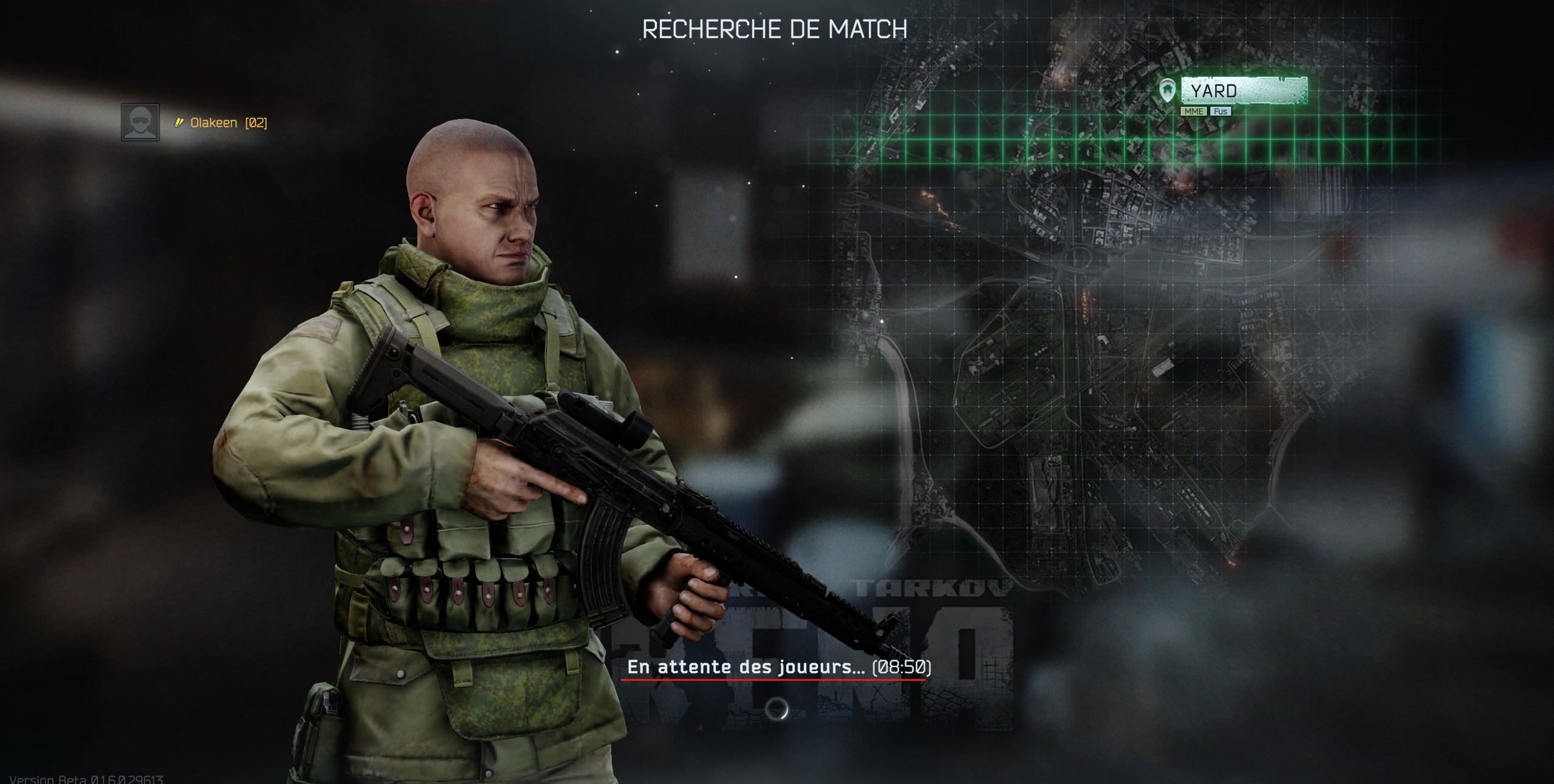Screen dimensions: 1554x784
Task: Click the map pin beside YARD
Action: (x=1166, y=91)
